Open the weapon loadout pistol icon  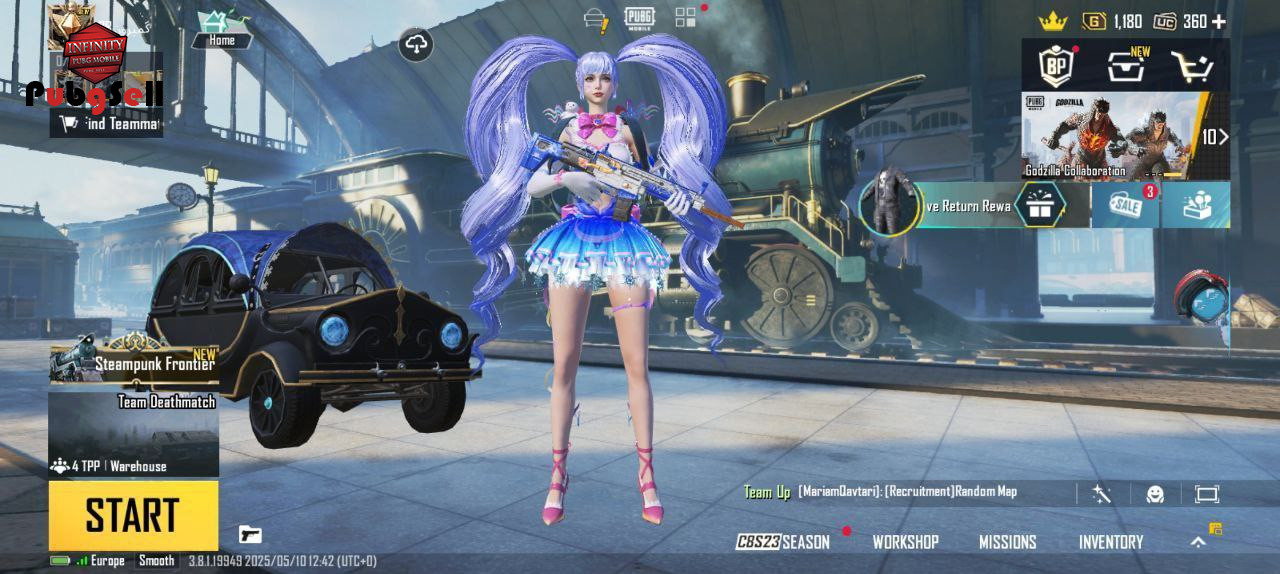point(250,534)
